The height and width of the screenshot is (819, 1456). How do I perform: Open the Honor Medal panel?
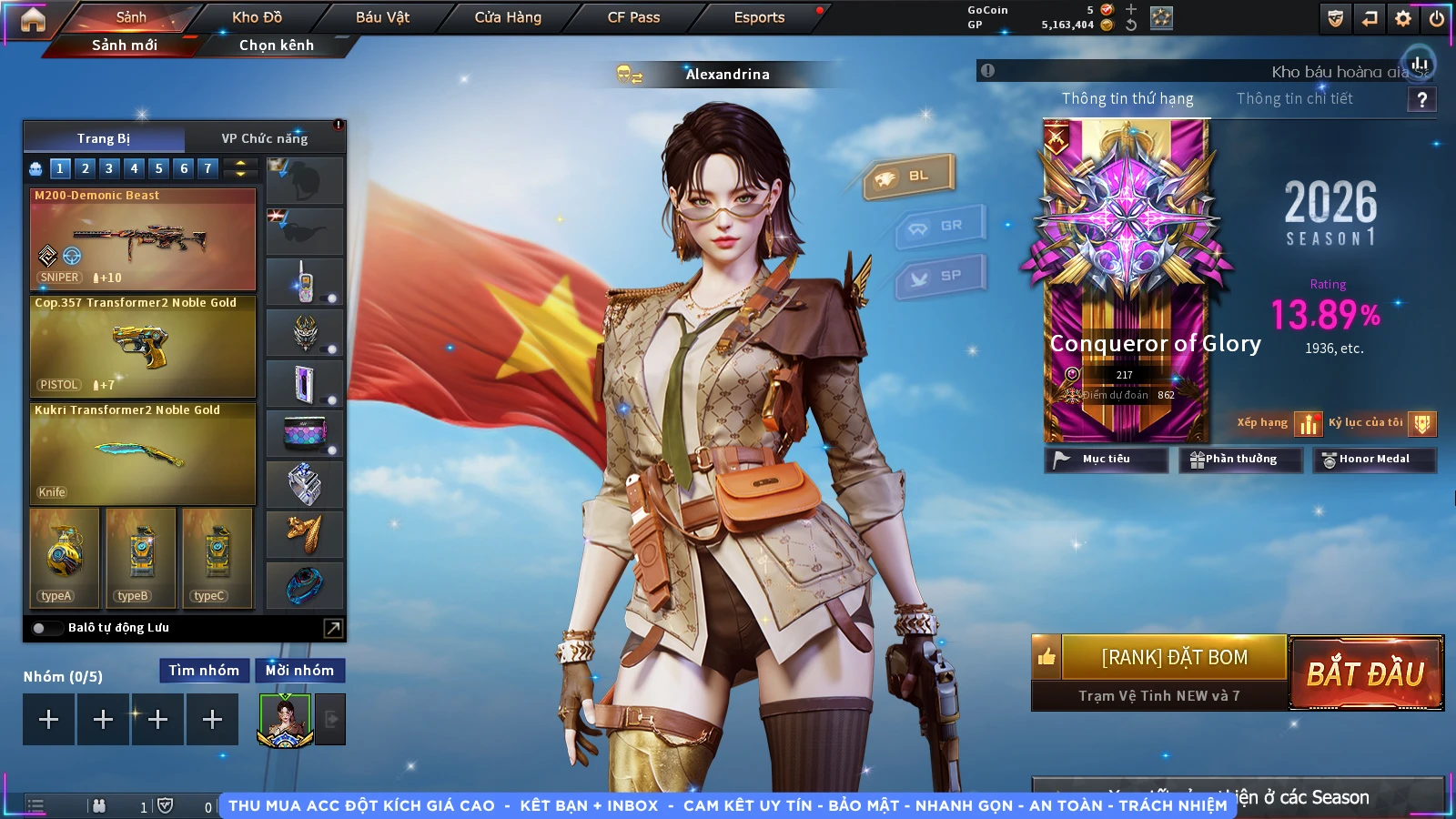click(1373, 460)
